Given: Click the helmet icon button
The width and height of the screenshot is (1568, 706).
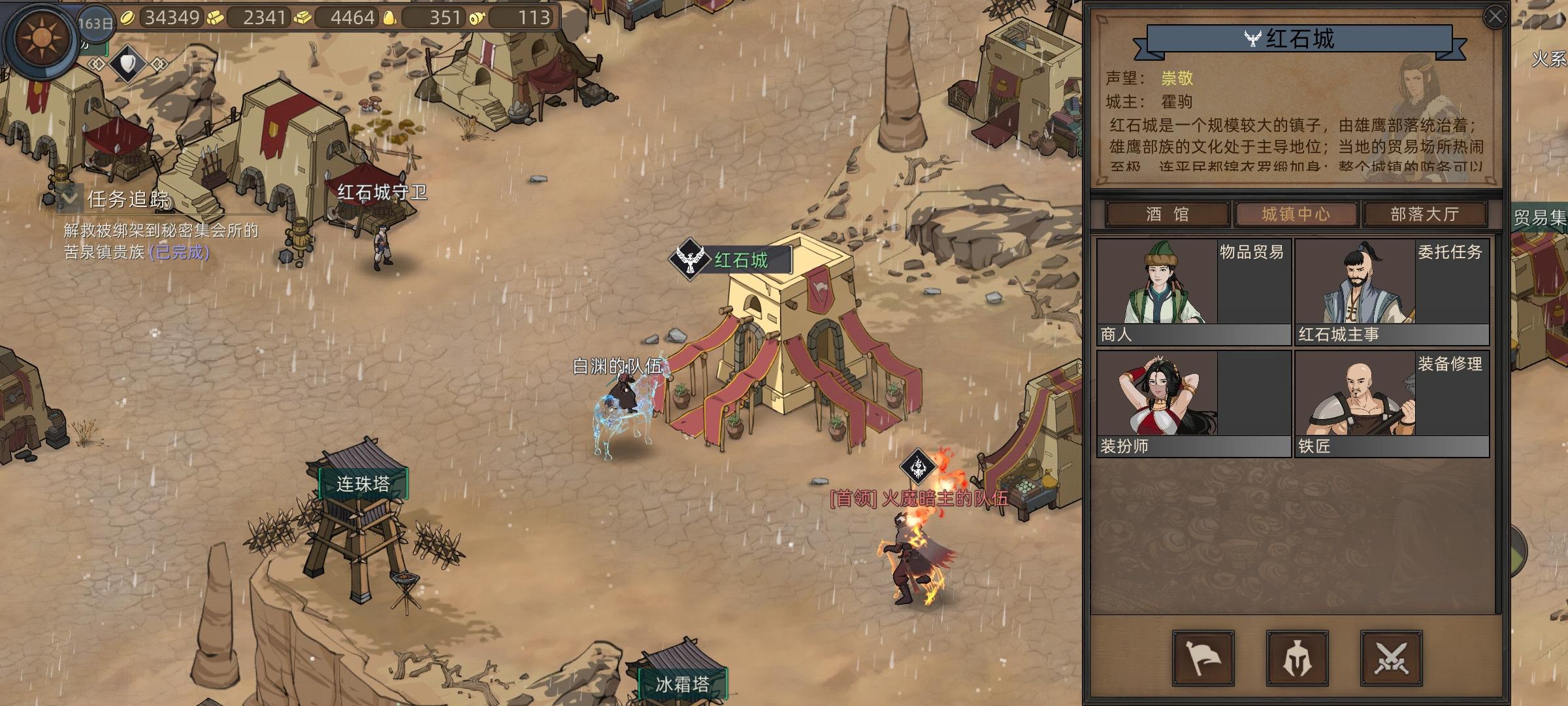Looking at the screenshot, I should [1297, 658].
